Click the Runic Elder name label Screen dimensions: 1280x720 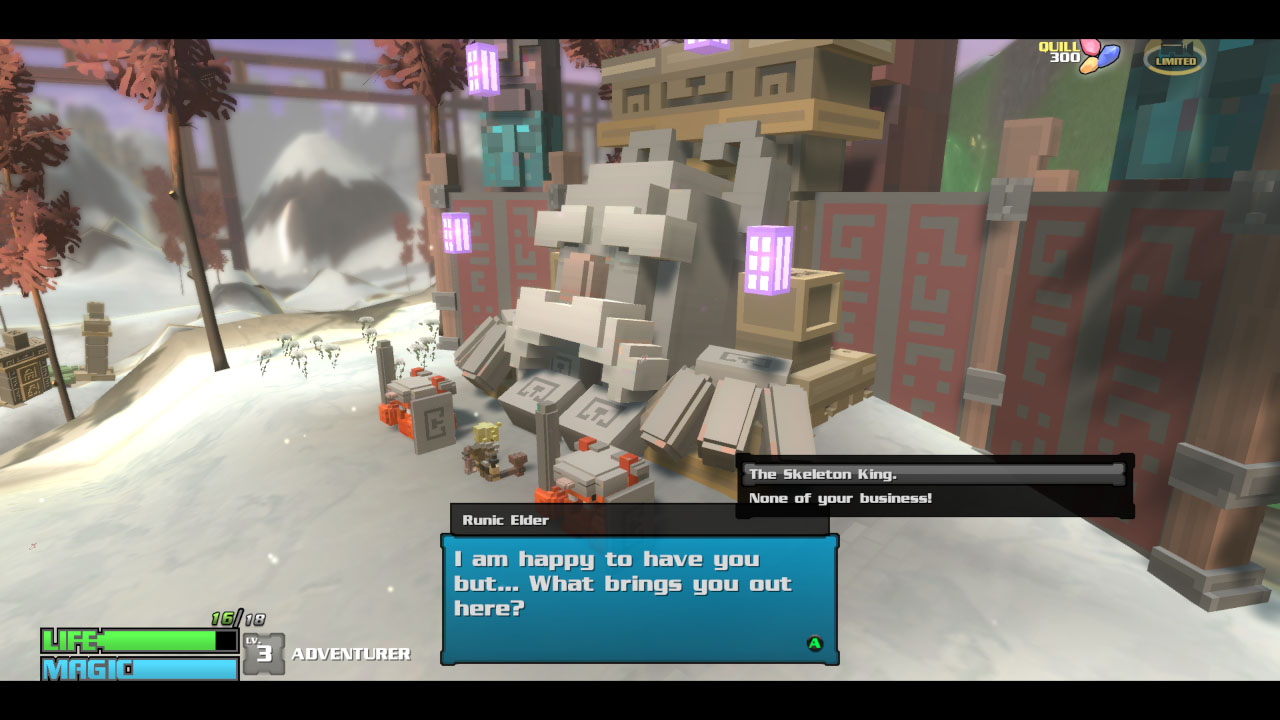point(504,520)
